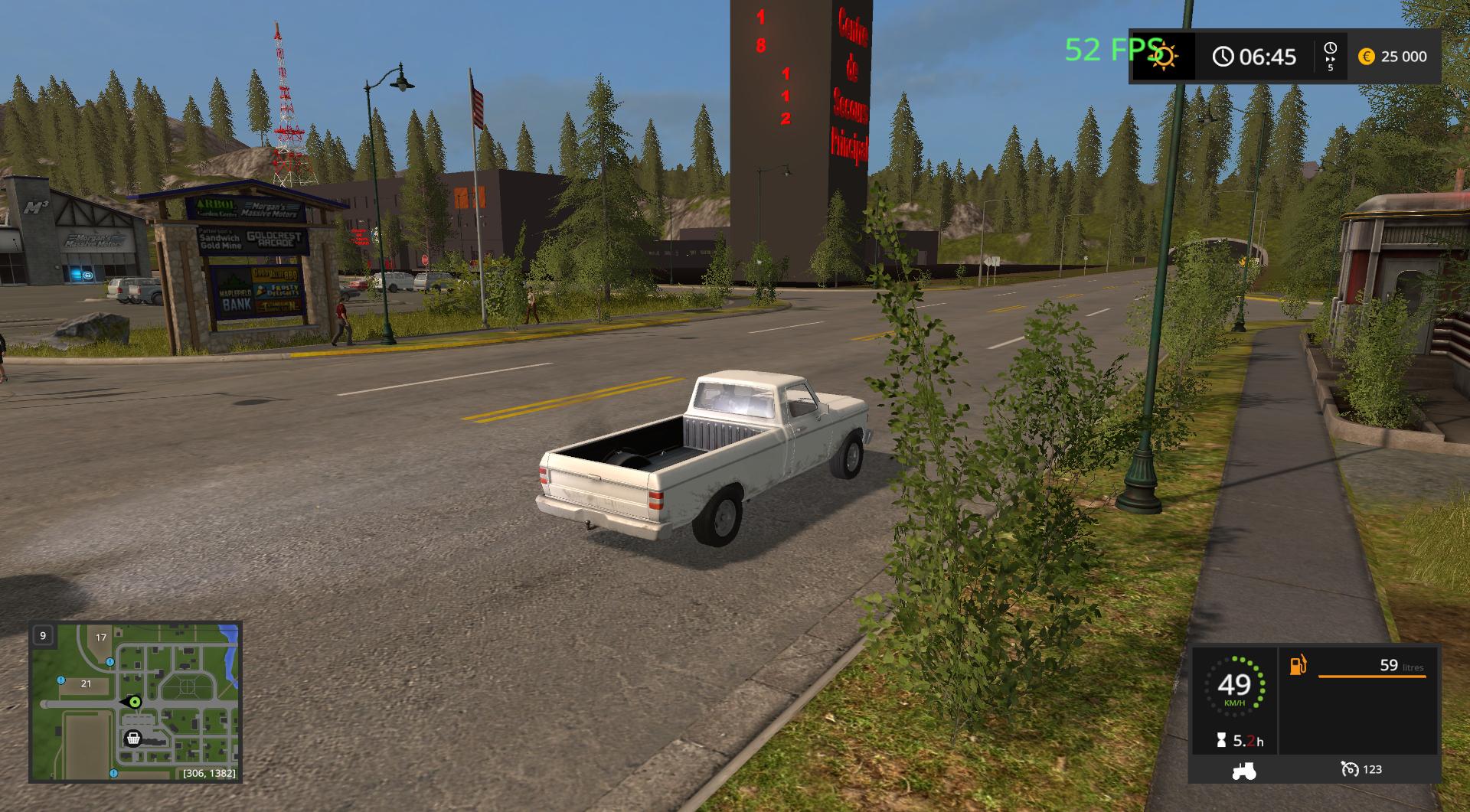Select the tractor vehicle icon

1243,770
